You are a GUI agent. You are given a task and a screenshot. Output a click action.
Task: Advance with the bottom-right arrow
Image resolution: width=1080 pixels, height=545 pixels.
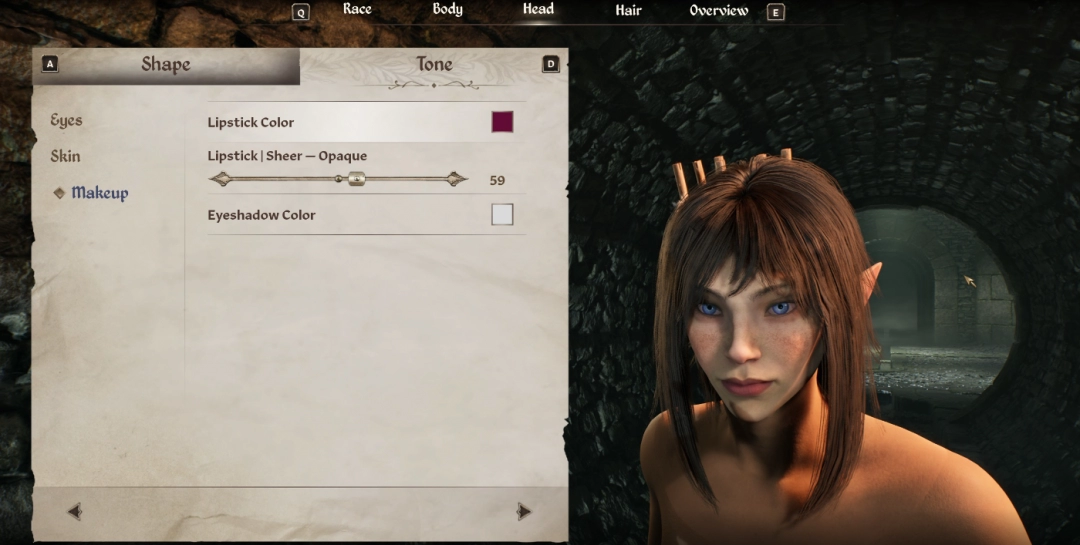(x=523, y=512)
